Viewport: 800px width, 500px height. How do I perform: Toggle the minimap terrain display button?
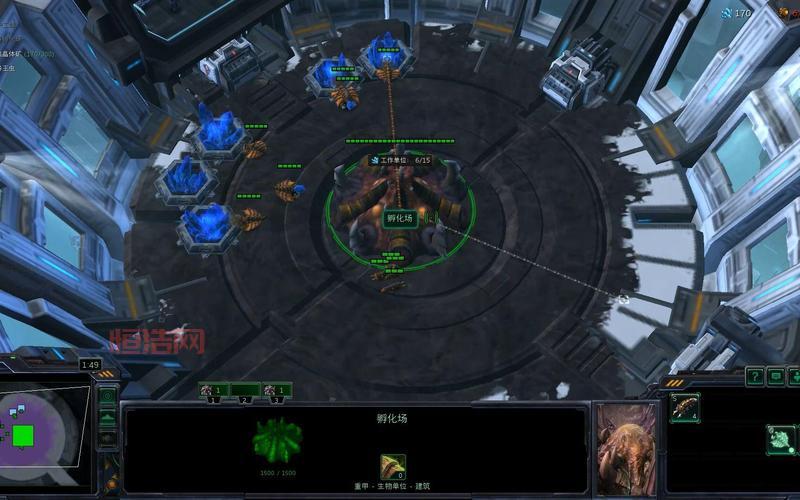coord(108,417)
